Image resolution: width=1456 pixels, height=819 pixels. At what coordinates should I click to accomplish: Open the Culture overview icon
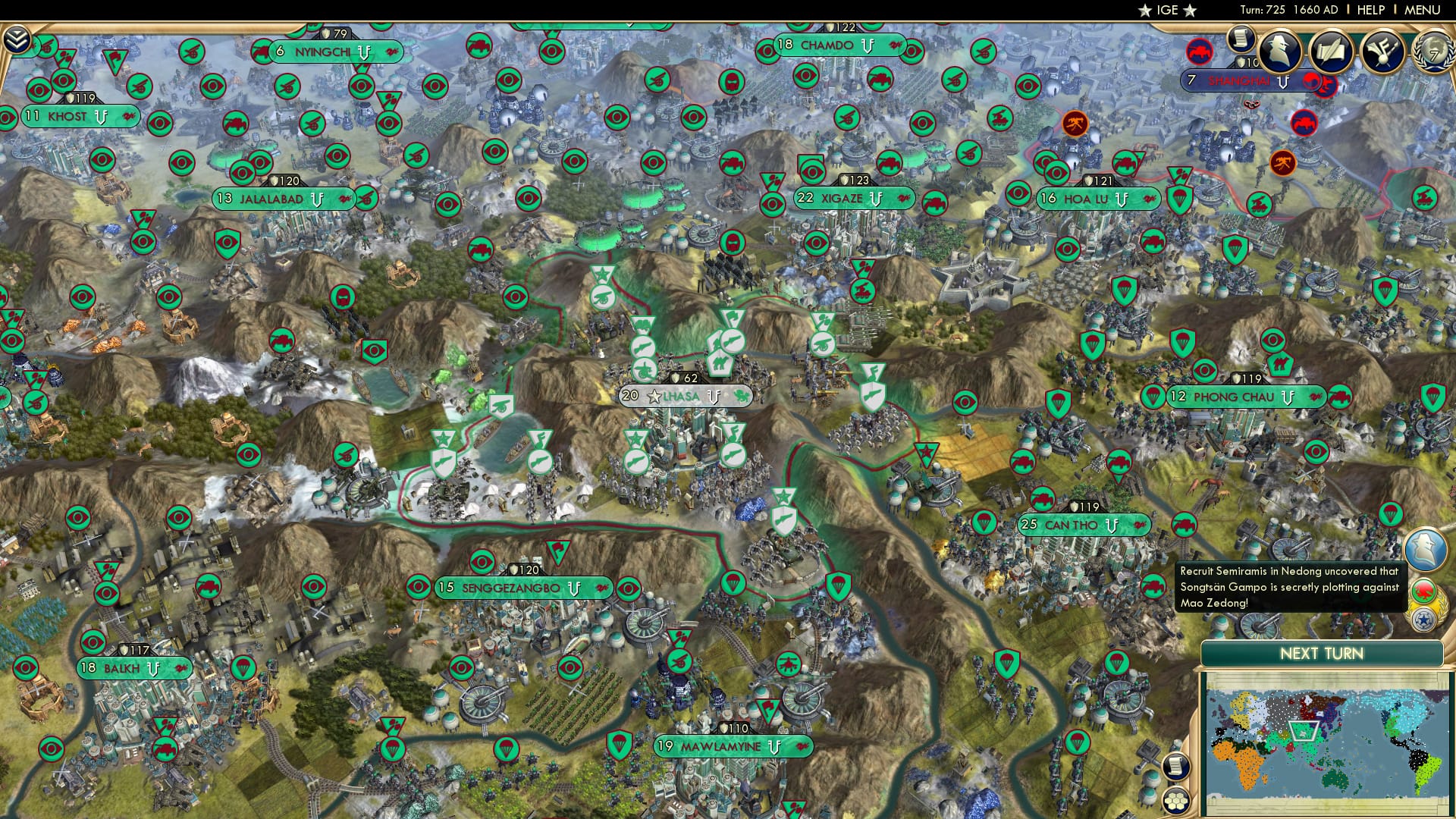(x=1382, y=51)
